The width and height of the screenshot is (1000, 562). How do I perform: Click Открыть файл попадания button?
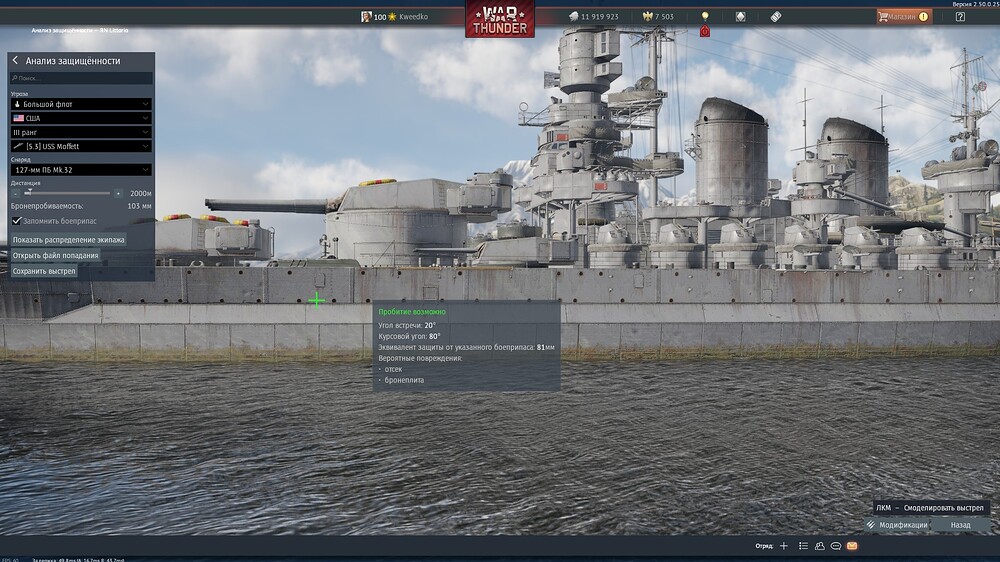click(56, 255)
